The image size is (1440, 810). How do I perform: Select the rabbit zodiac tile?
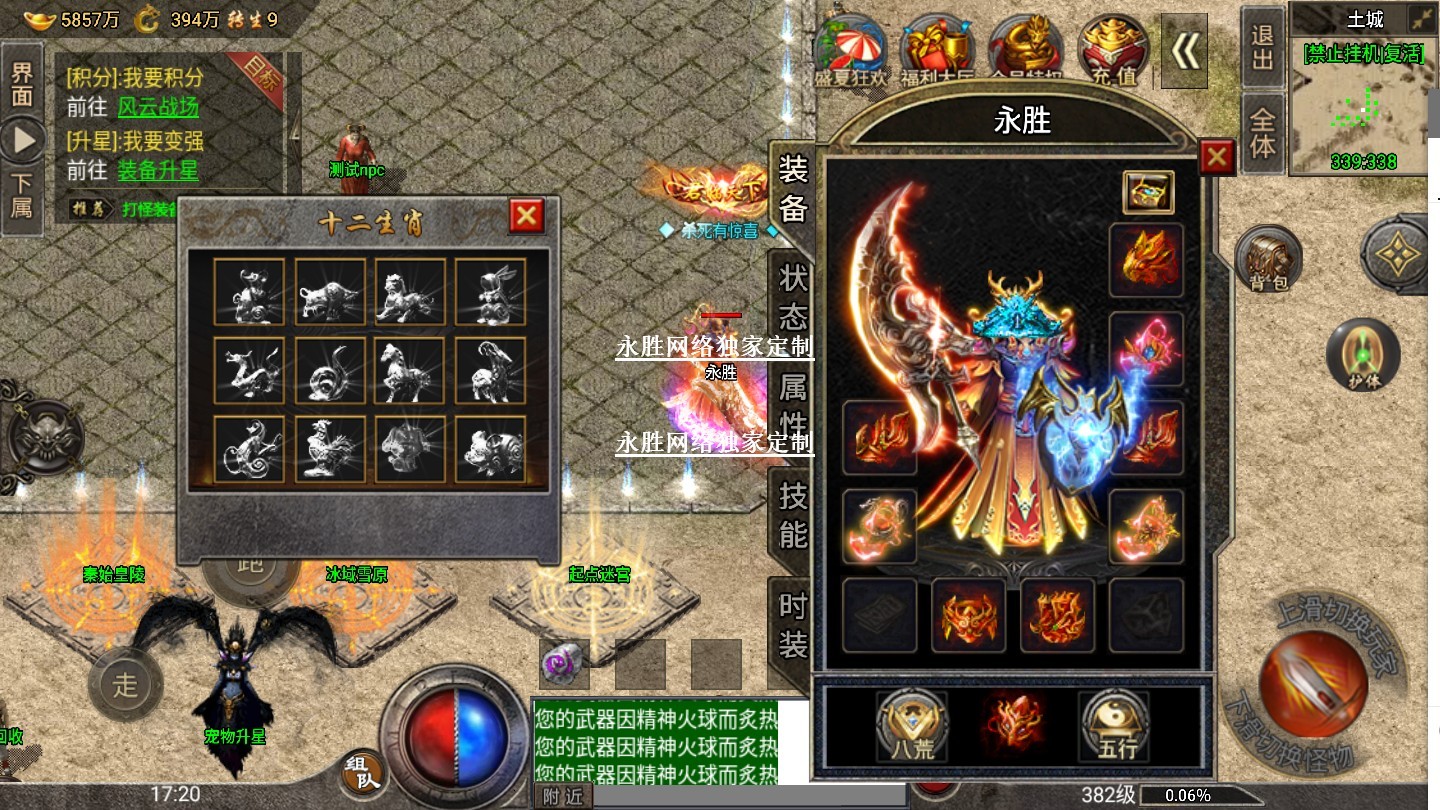coord(490,292)
